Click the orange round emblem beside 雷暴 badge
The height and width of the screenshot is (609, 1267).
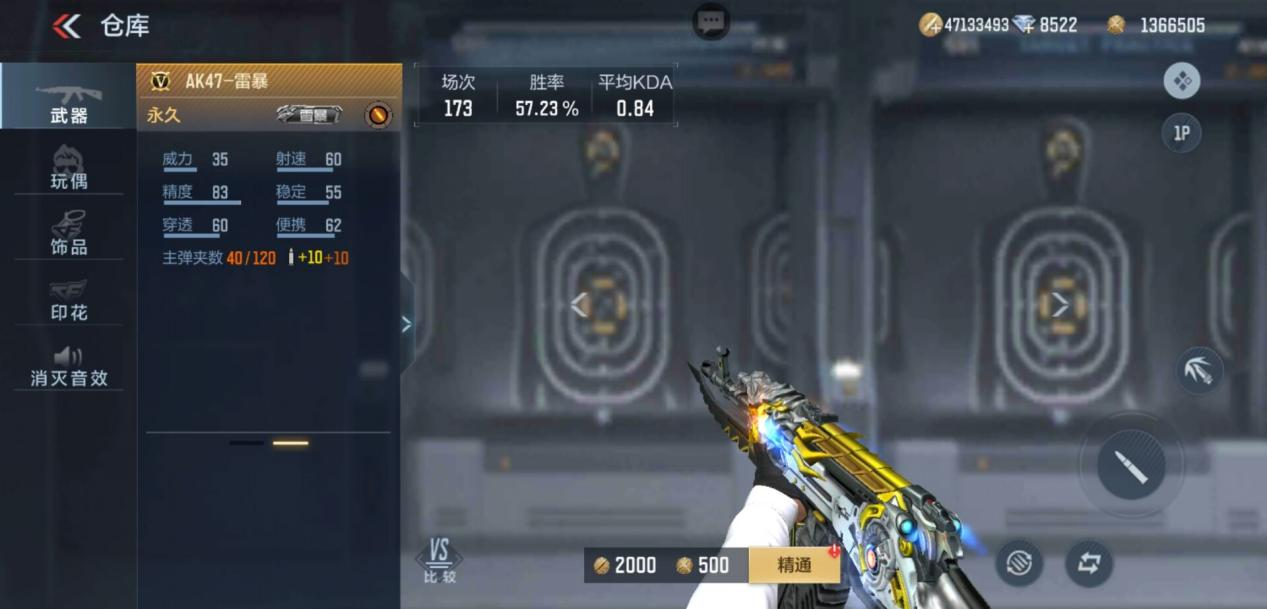point(378,115)
